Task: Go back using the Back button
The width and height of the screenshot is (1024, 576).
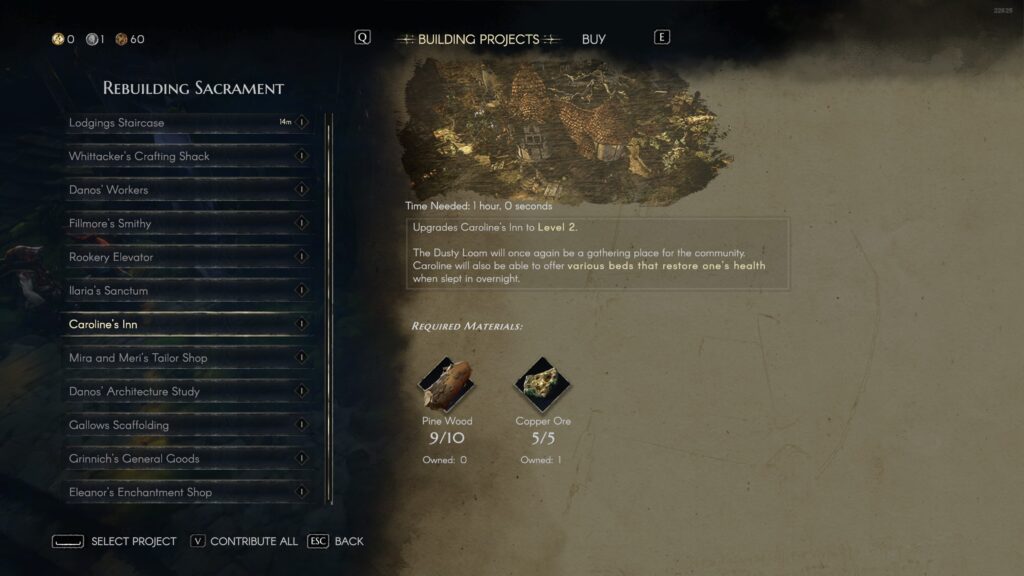Action: 336,541
